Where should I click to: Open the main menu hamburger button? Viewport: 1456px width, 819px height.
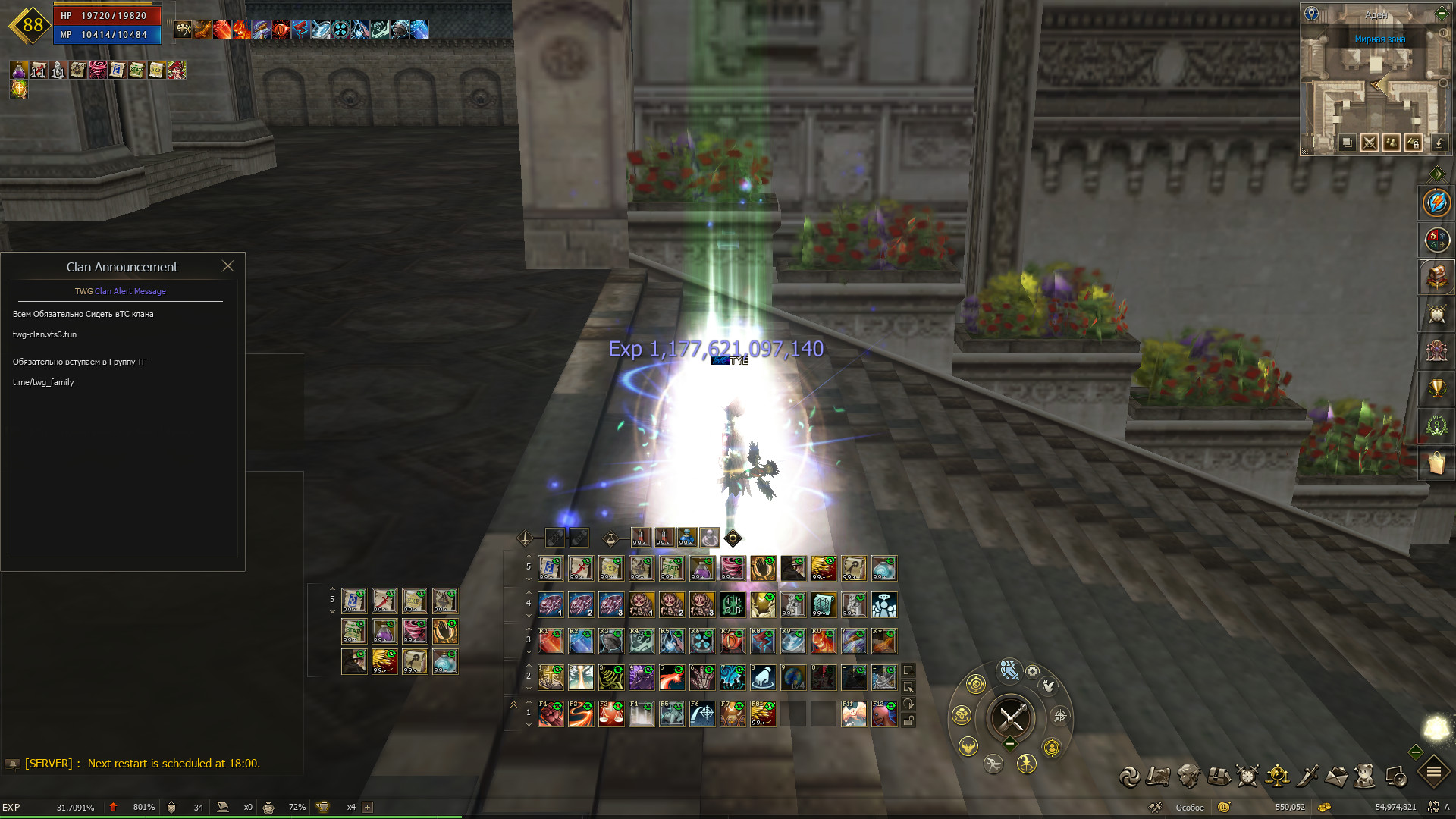pyautogui.click(x=1434, y=773)
